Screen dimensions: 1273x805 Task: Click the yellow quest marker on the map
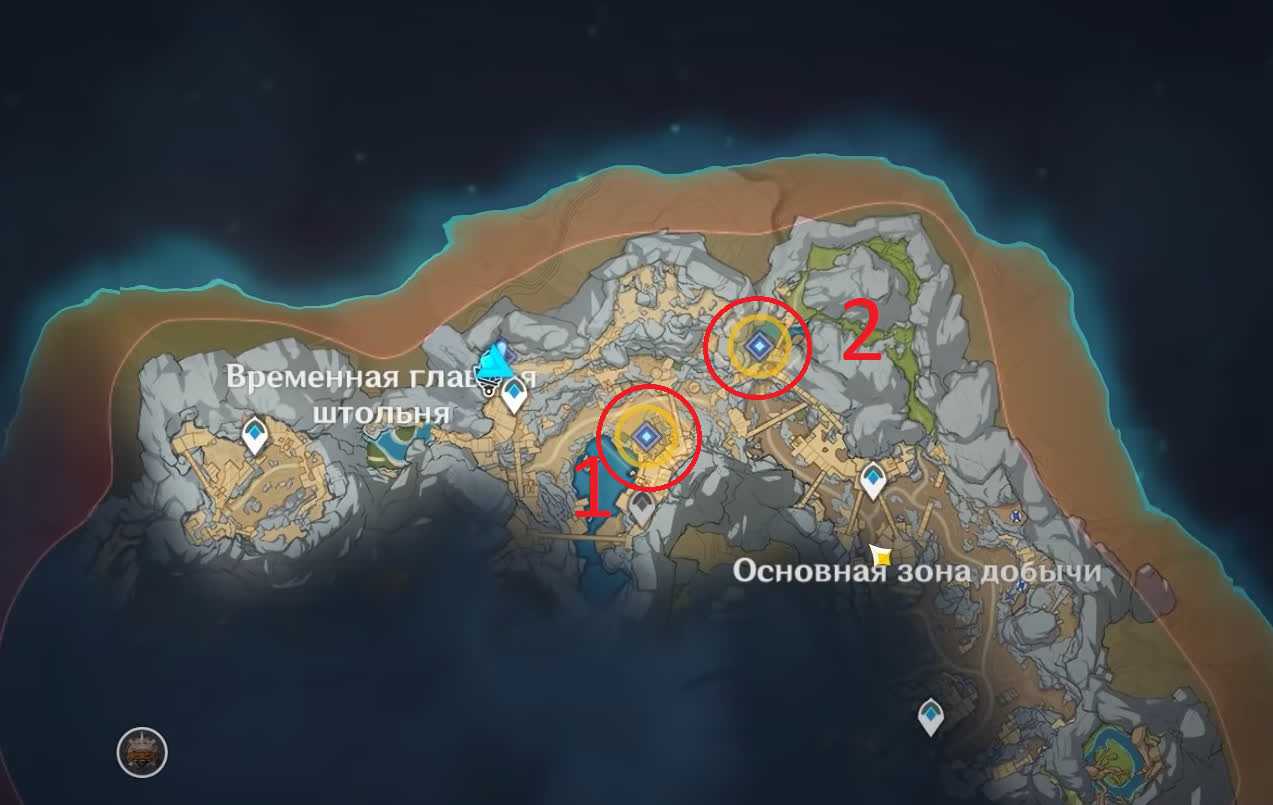[880, 554]
